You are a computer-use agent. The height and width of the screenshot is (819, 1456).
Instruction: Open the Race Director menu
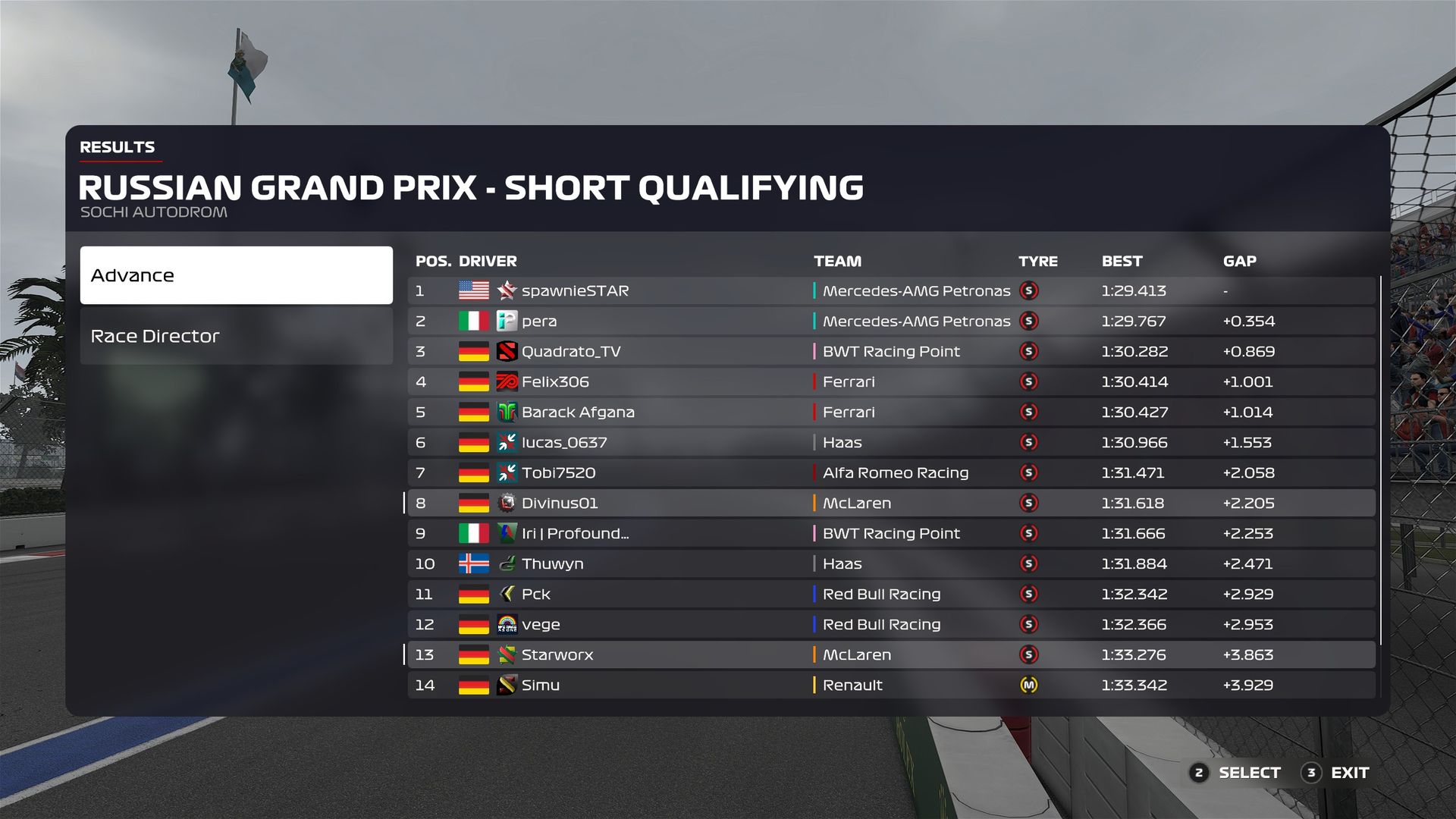click(236, 336)
